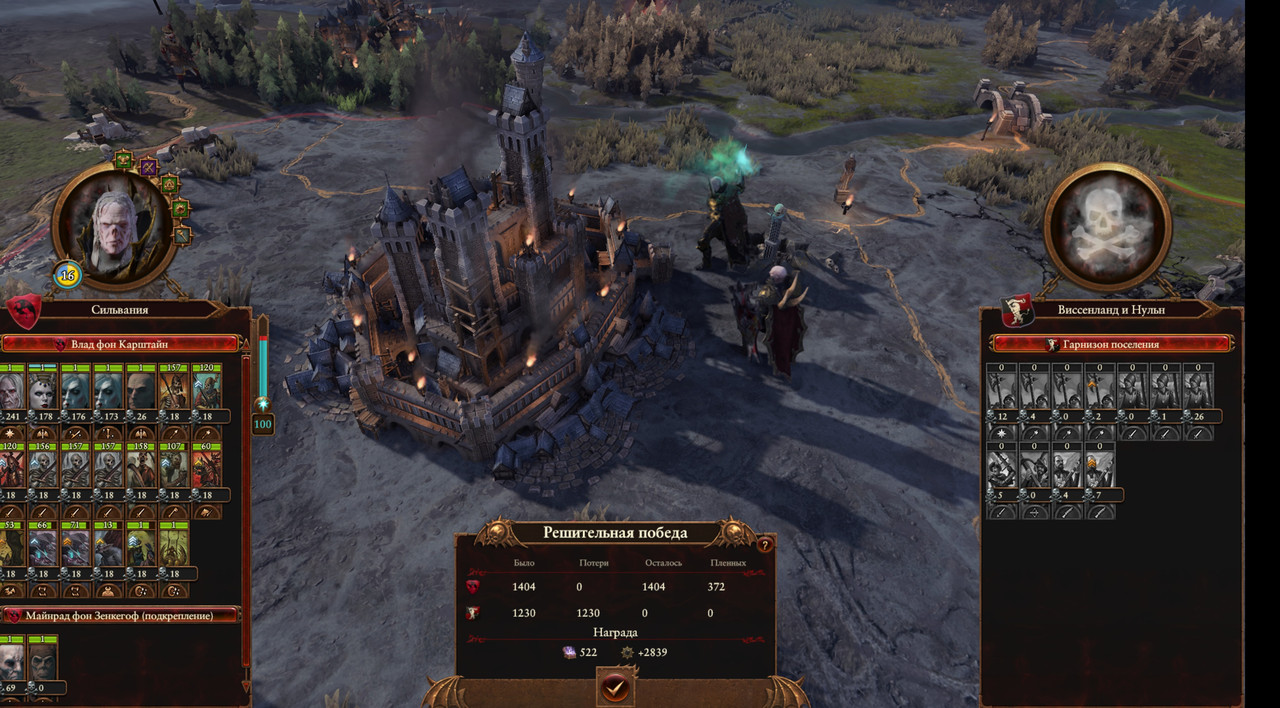Select the Гарнизон поселения garrison header
This screenshot has height=708, width=1280.
[x=1111, y=344]
